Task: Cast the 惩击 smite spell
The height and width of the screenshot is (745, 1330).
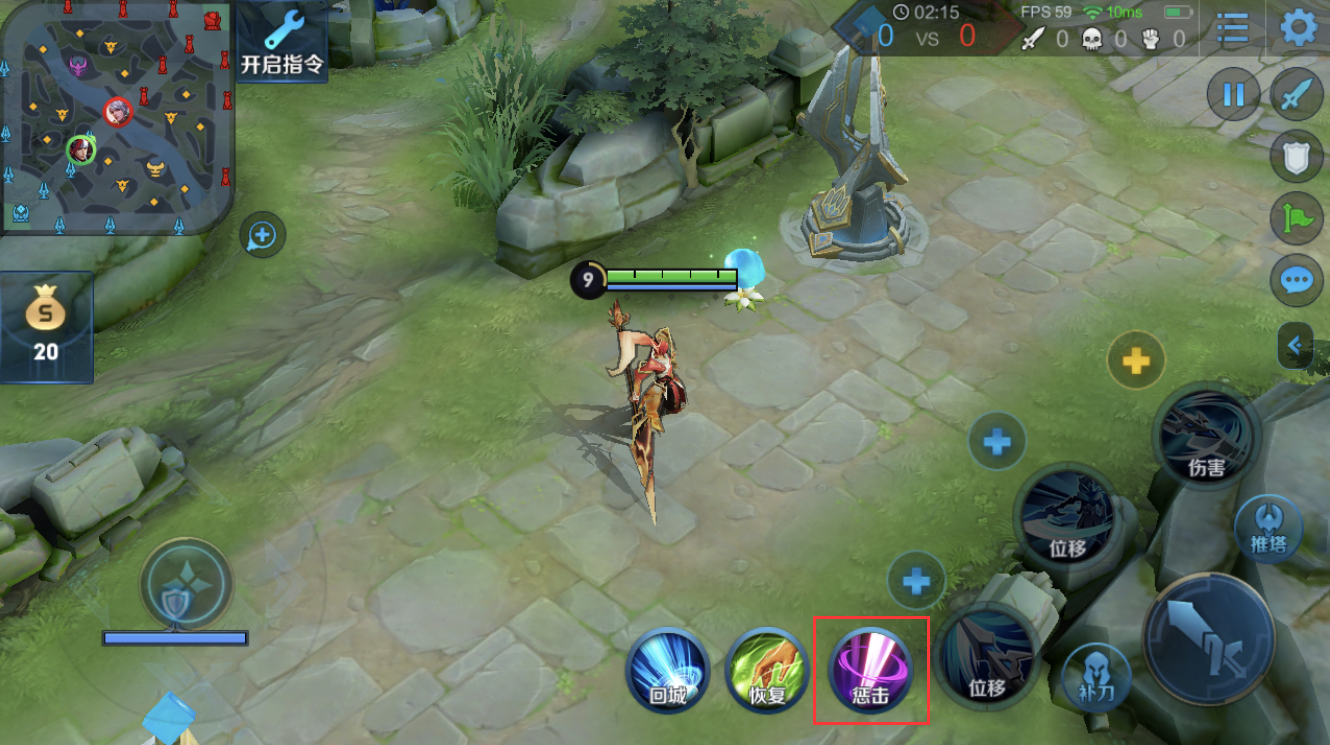Action: [x=869, y=669]
